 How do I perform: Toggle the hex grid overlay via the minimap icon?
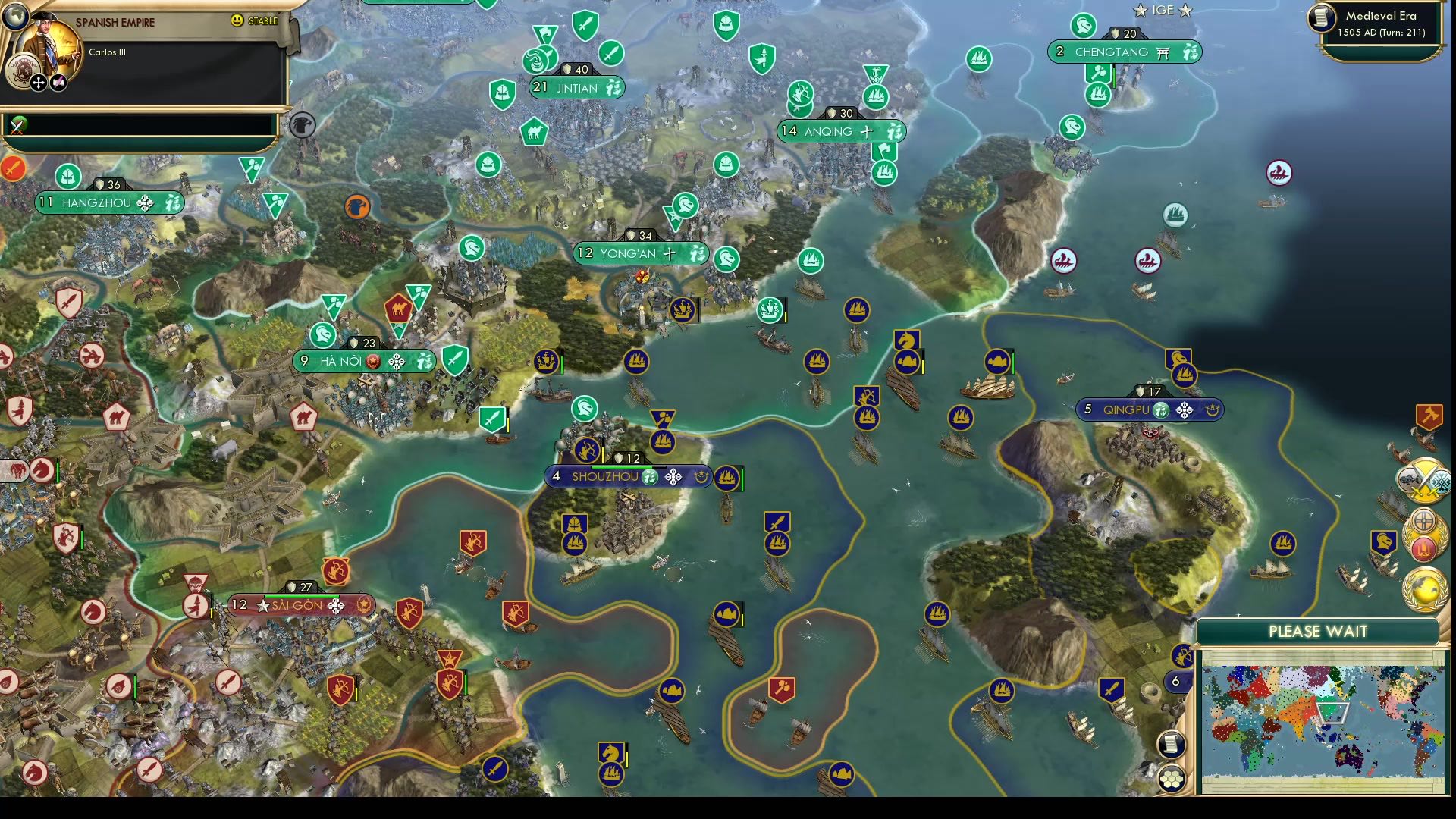point(1172,777)
